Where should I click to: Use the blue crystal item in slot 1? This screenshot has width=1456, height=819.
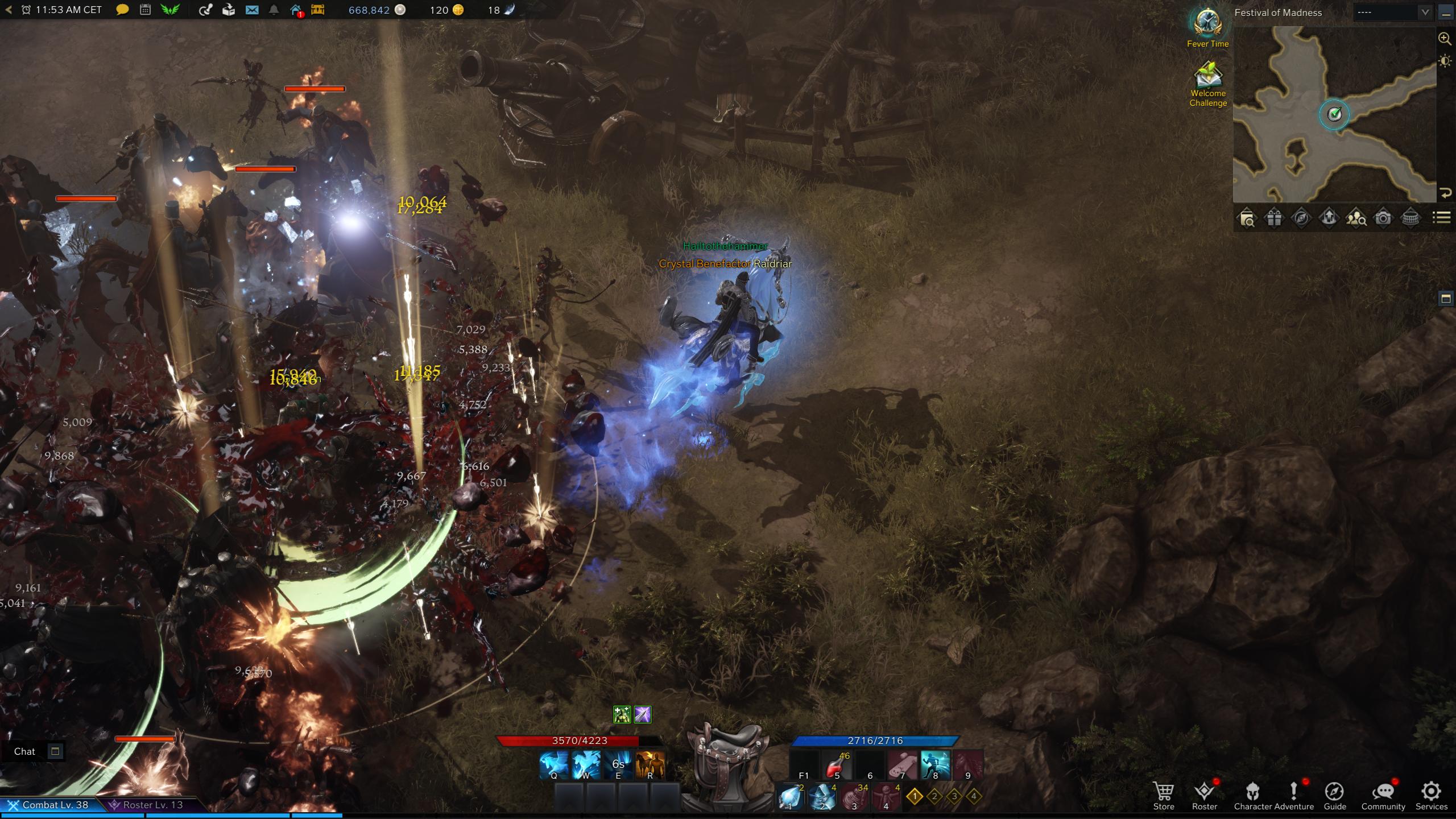(x=790, y=797)
